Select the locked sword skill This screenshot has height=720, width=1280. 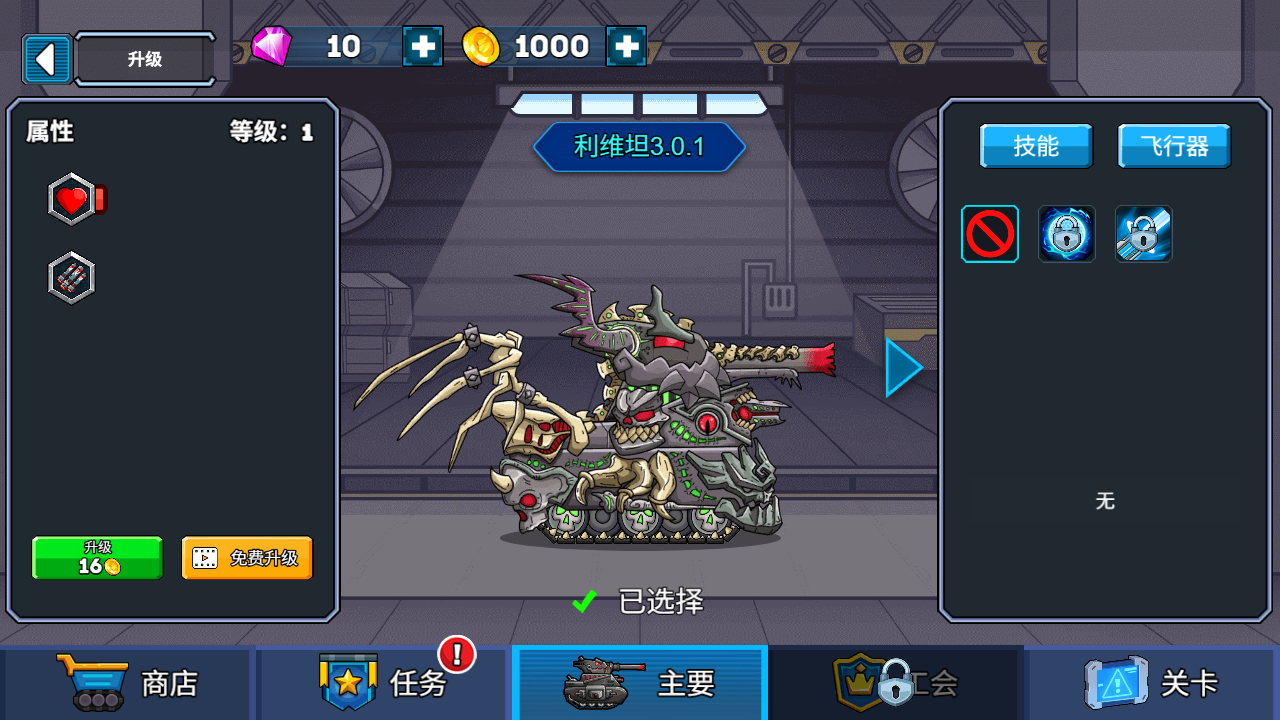tap(1144, 234)
